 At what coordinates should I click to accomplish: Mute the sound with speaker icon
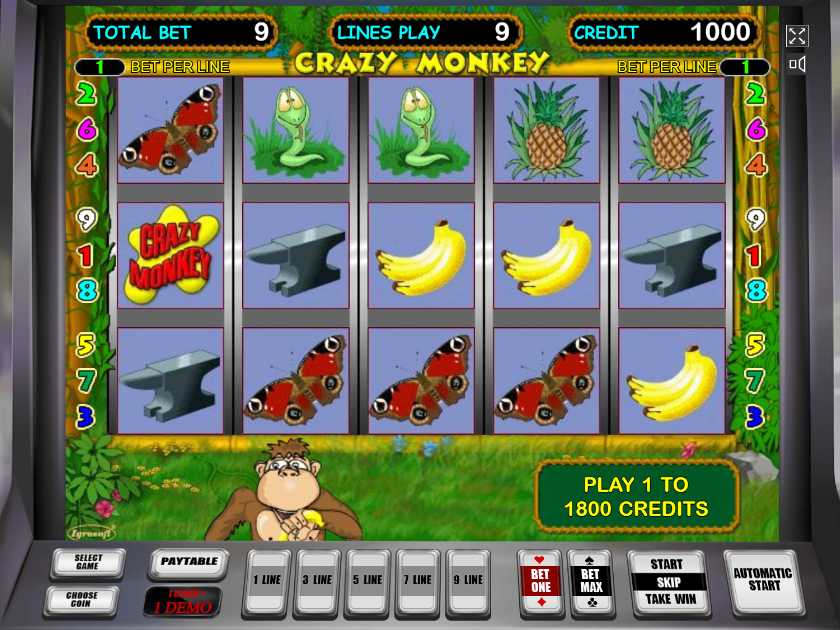[797, 65]
